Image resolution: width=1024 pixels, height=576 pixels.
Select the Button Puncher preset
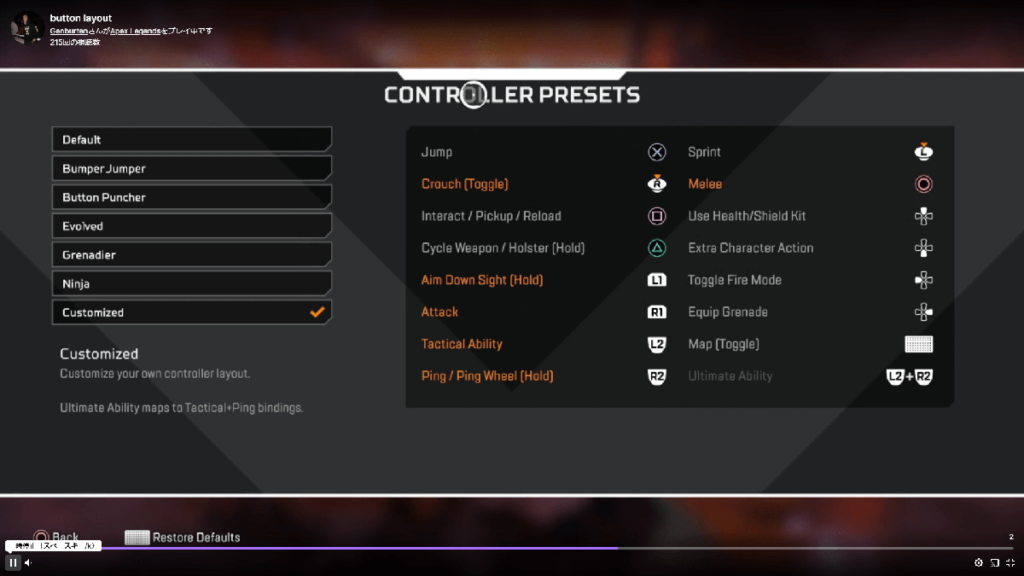click(191, 198)
